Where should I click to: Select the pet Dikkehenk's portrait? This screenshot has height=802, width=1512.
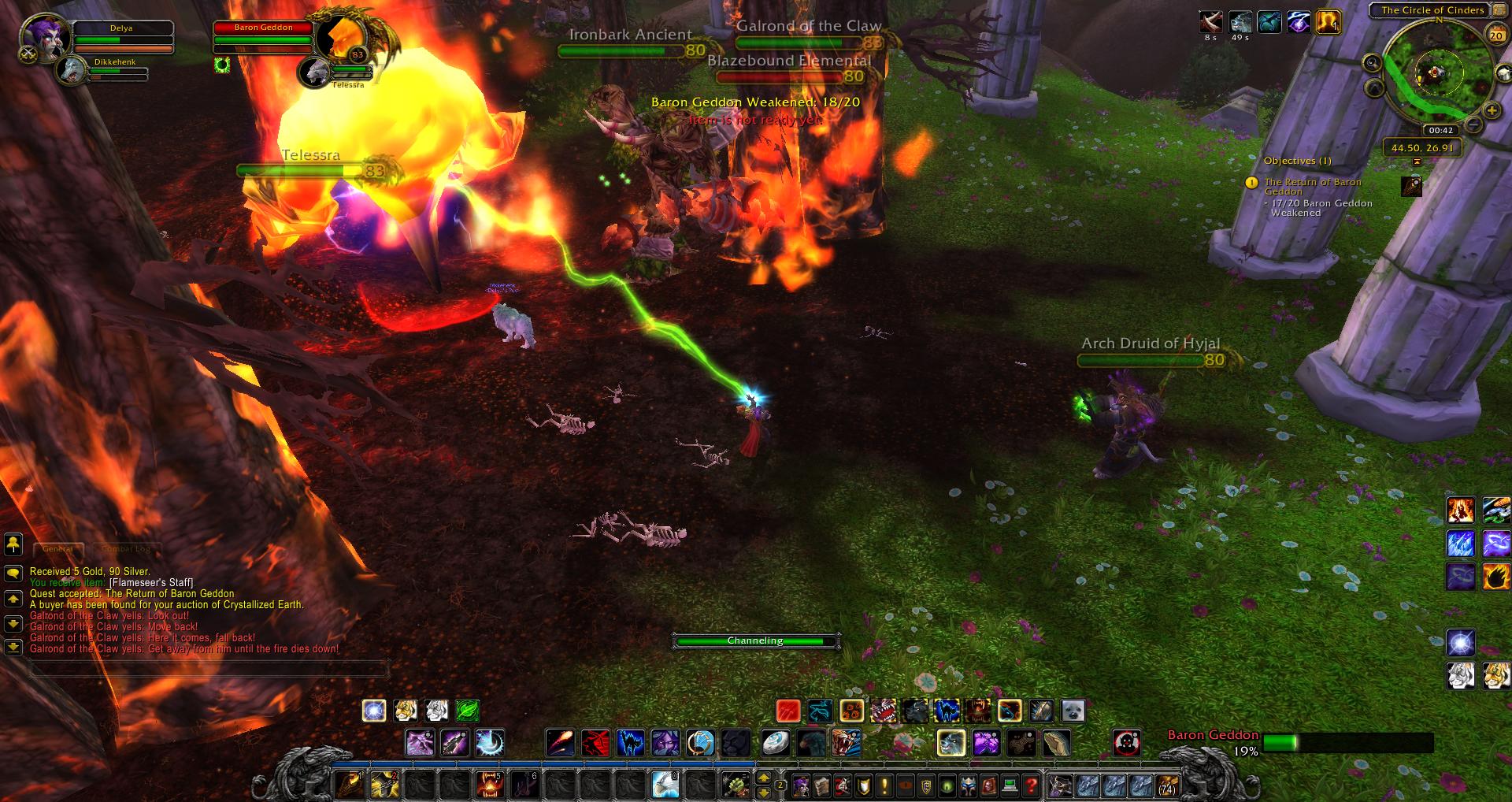pyautogui.click(x=72, y=69)
